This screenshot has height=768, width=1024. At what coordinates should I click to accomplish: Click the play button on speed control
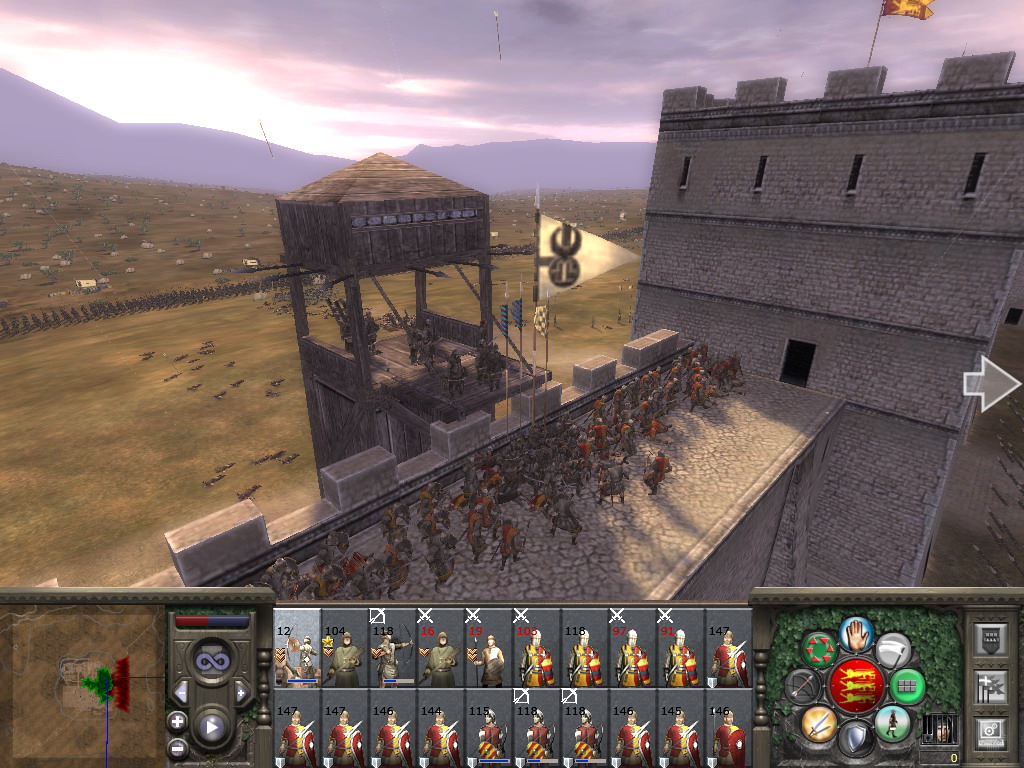[211, 727]
